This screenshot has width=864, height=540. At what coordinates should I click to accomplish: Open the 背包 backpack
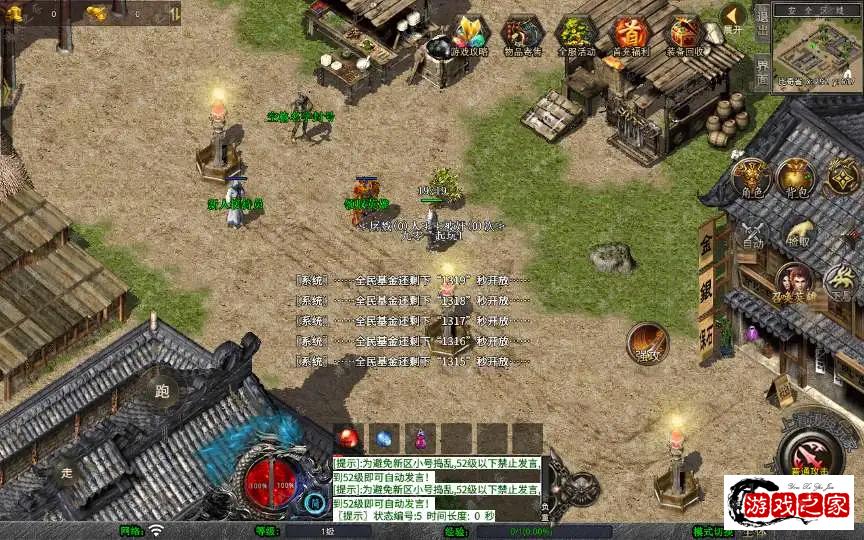[797, 178]
